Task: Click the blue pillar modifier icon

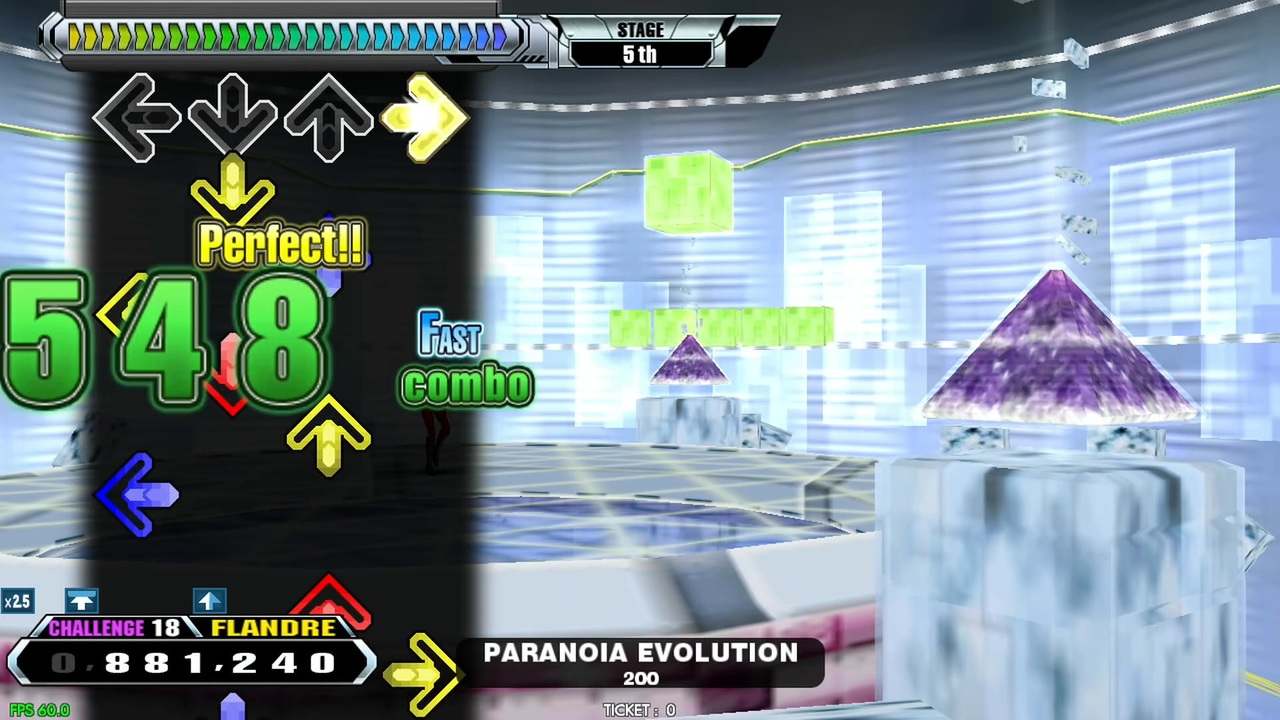Action: (82, 600)
